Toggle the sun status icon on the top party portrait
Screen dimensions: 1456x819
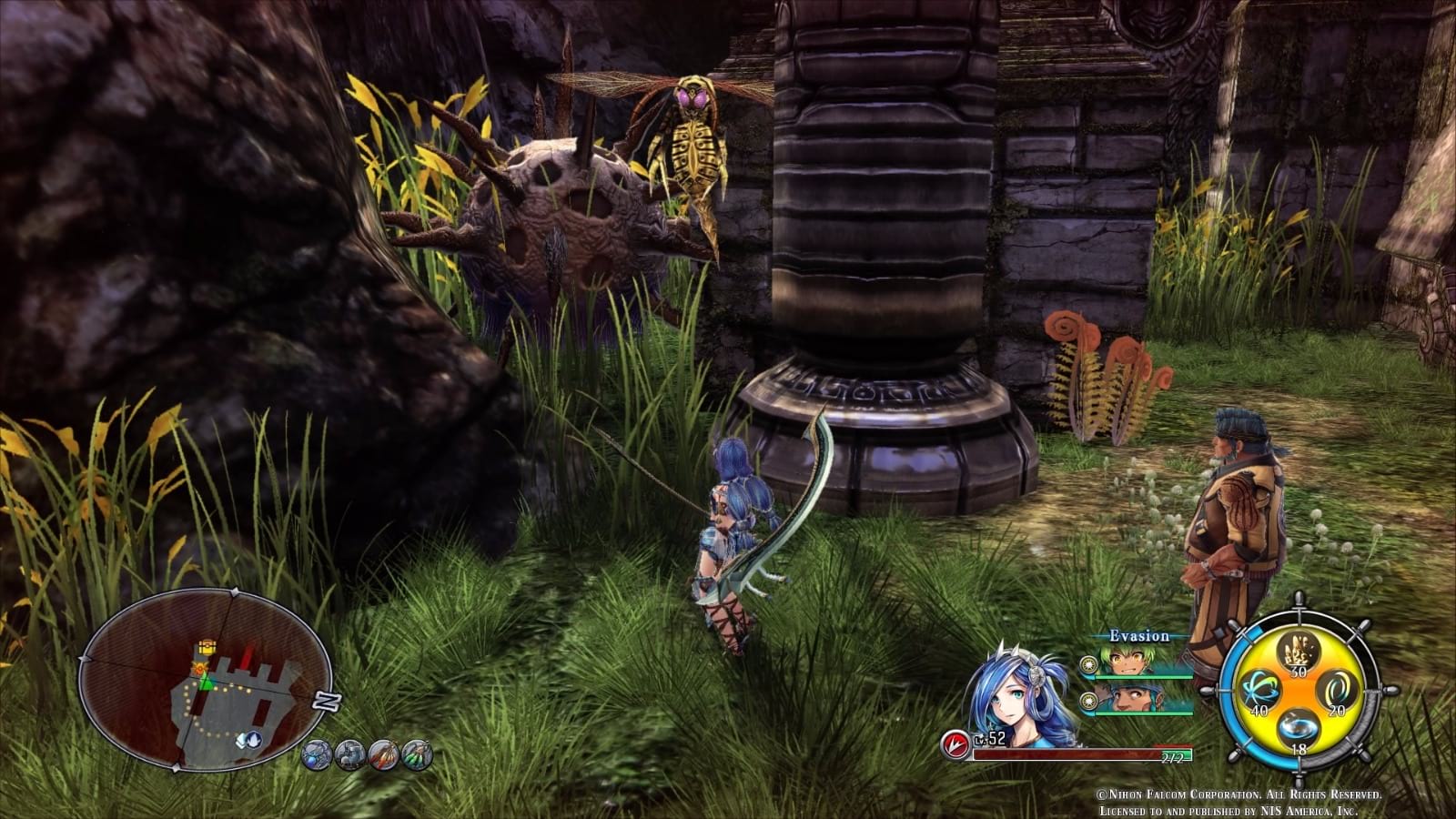coord(1087,666)
